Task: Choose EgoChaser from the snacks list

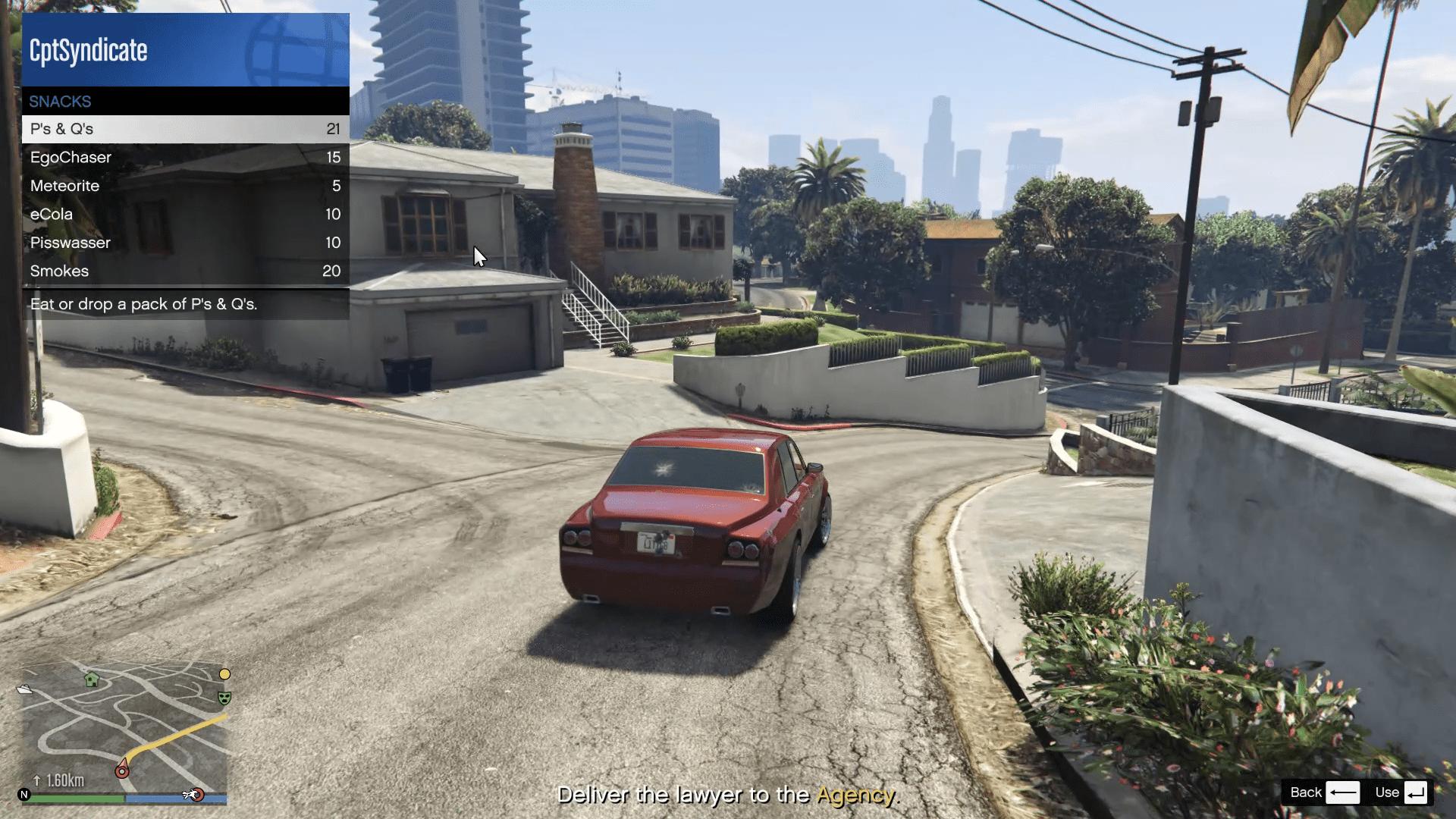Action: point(185,158)
